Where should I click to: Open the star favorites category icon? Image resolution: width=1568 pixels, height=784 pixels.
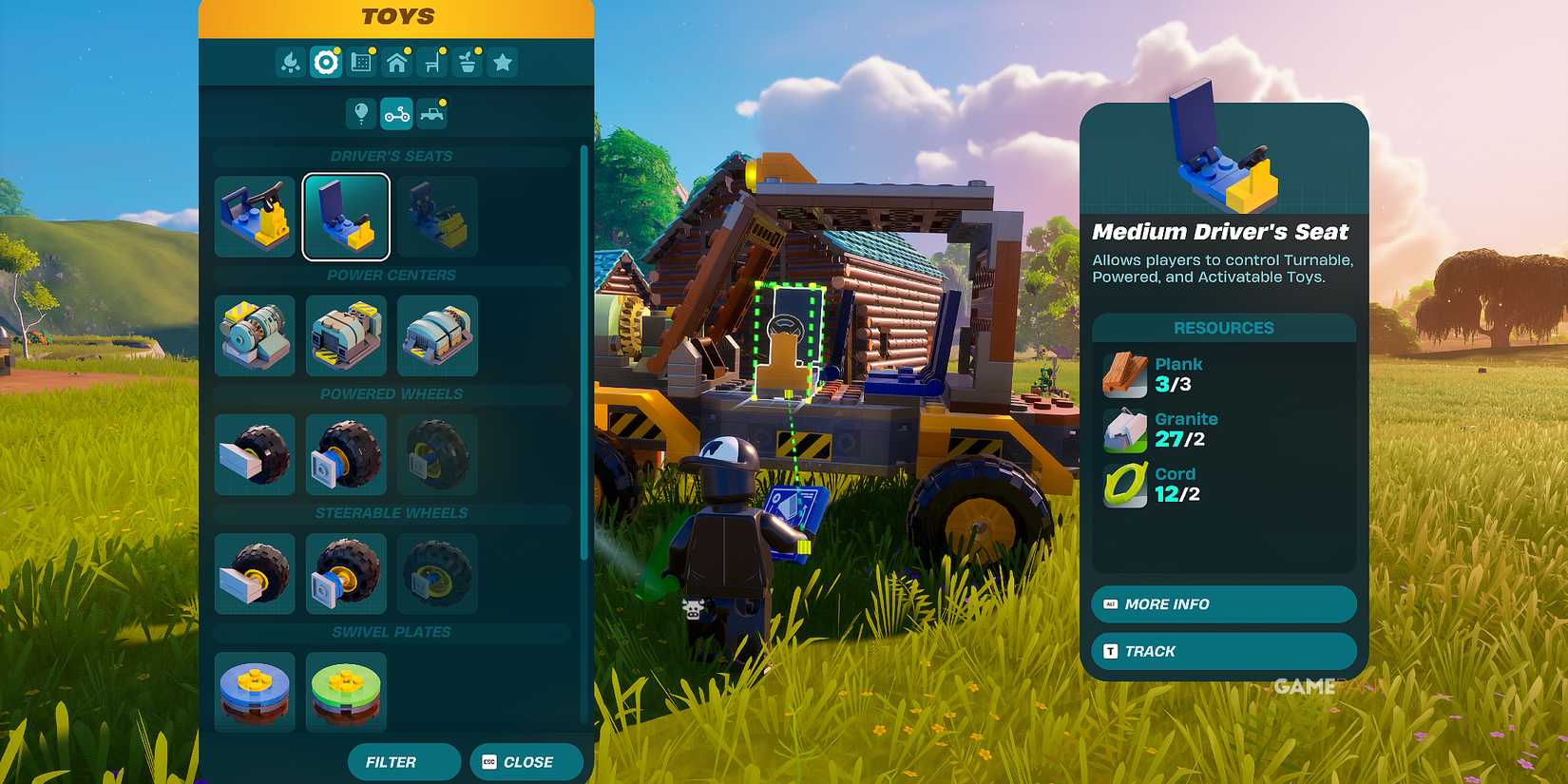click(501, 62)
